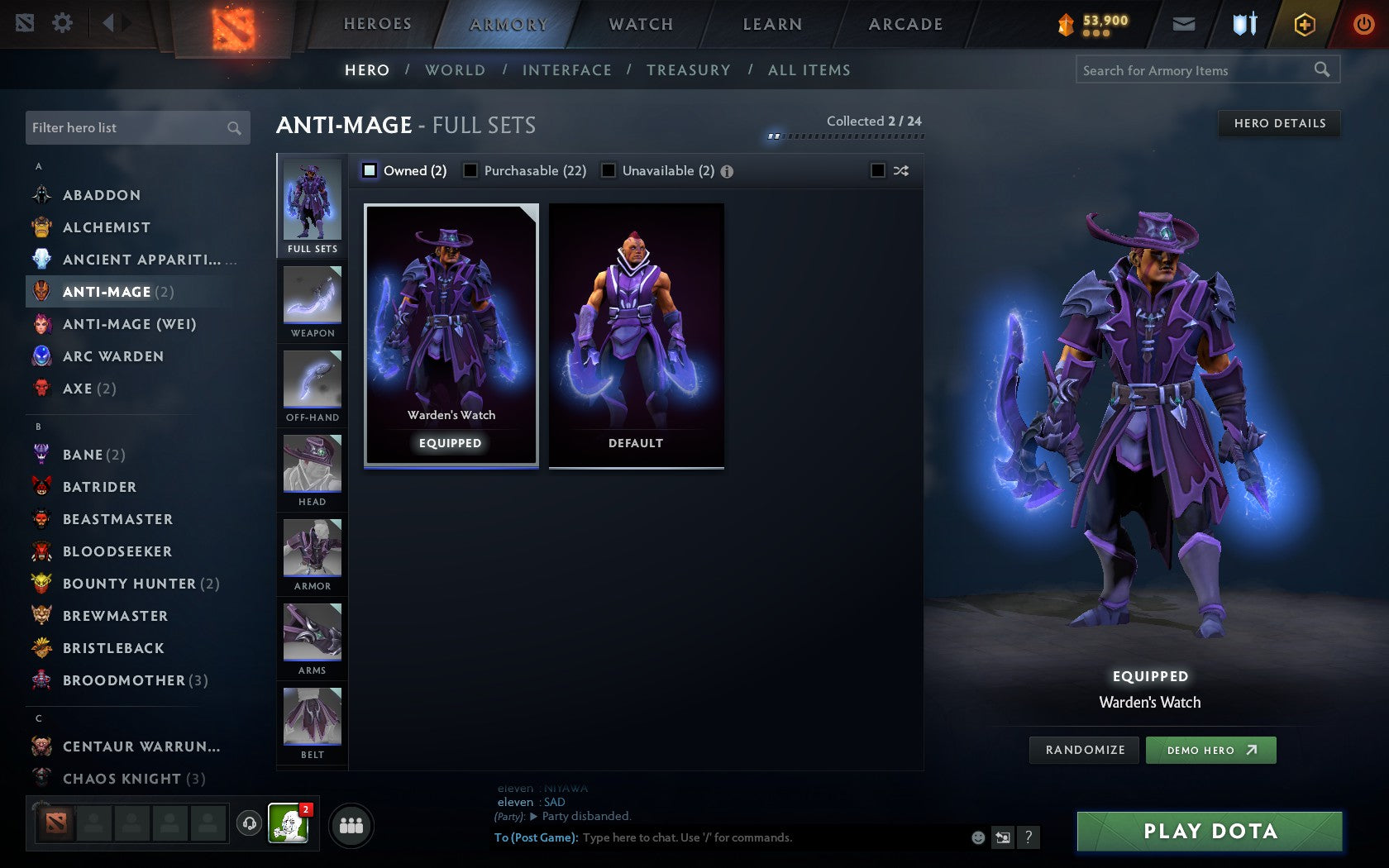The height and width of the screenshot is (868, 1389).
Task: Enable the Purchasable (22) filter checkbox
Action: coord(471,170)
